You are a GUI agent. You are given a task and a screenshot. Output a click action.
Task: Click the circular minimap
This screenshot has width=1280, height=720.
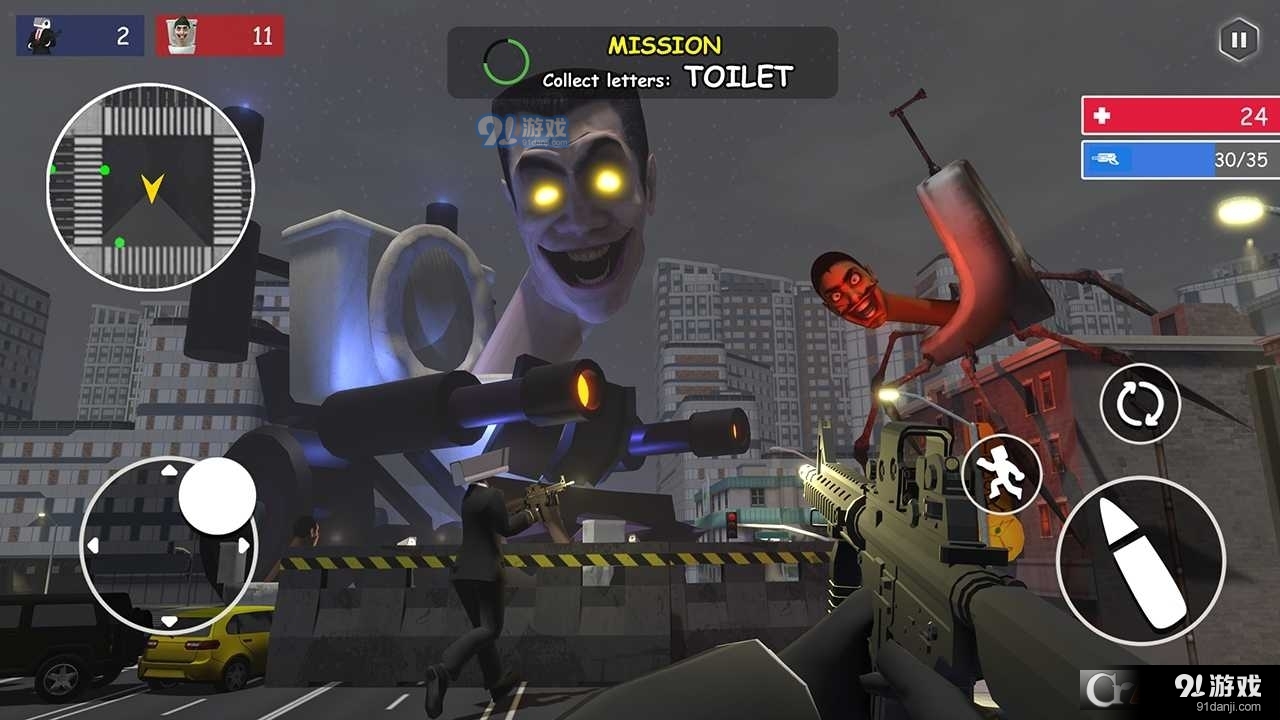[150, 187]
